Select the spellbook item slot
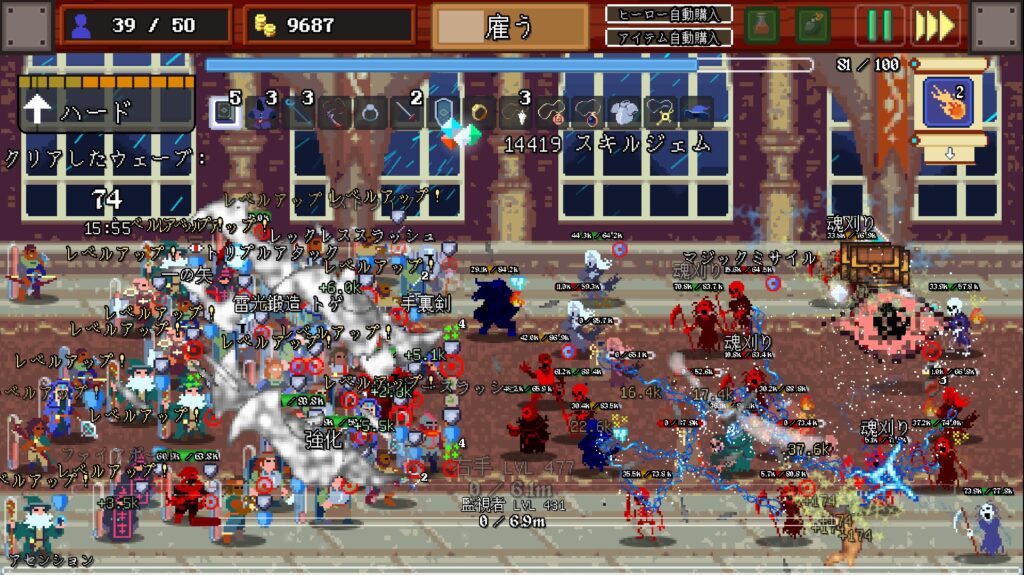 [226, 112]
